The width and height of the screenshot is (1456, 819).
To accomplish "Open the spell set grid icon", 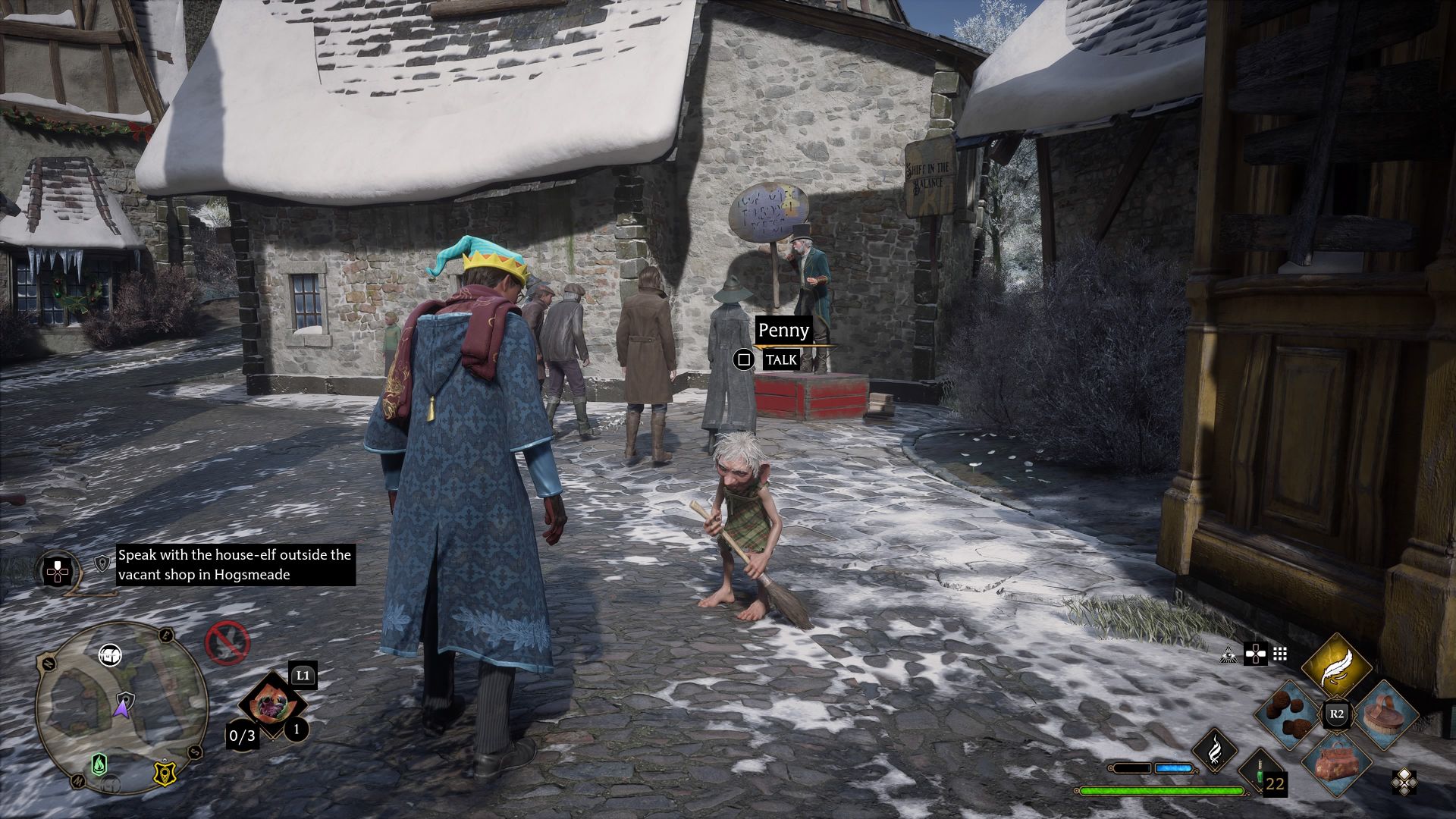I will pos(1280,654).
